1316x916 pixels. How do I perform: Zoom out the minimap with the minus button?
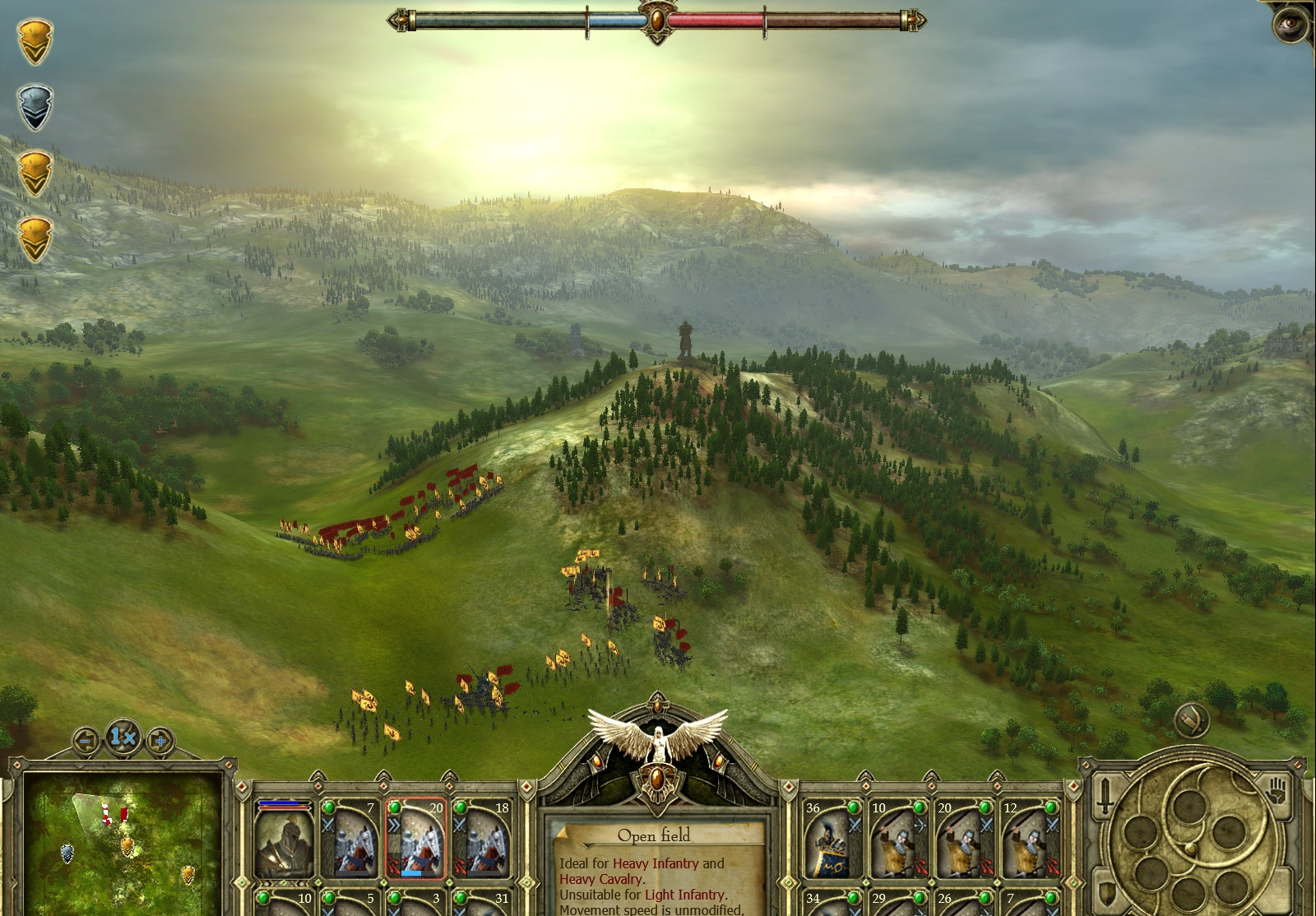click(x=85, y=740)
